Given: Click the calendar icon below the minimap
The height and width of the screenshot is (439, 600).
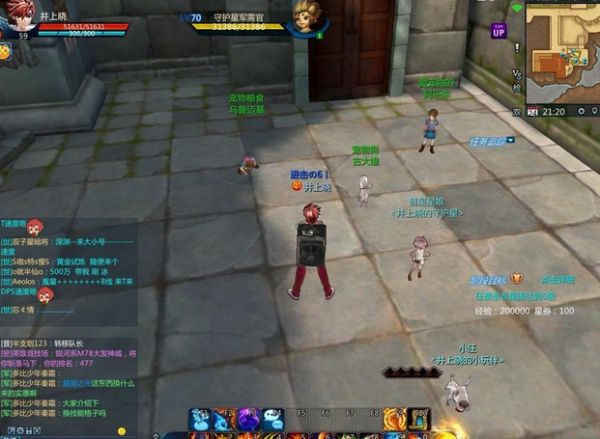Looking at the screenshot, I should (x=532, y=112).
